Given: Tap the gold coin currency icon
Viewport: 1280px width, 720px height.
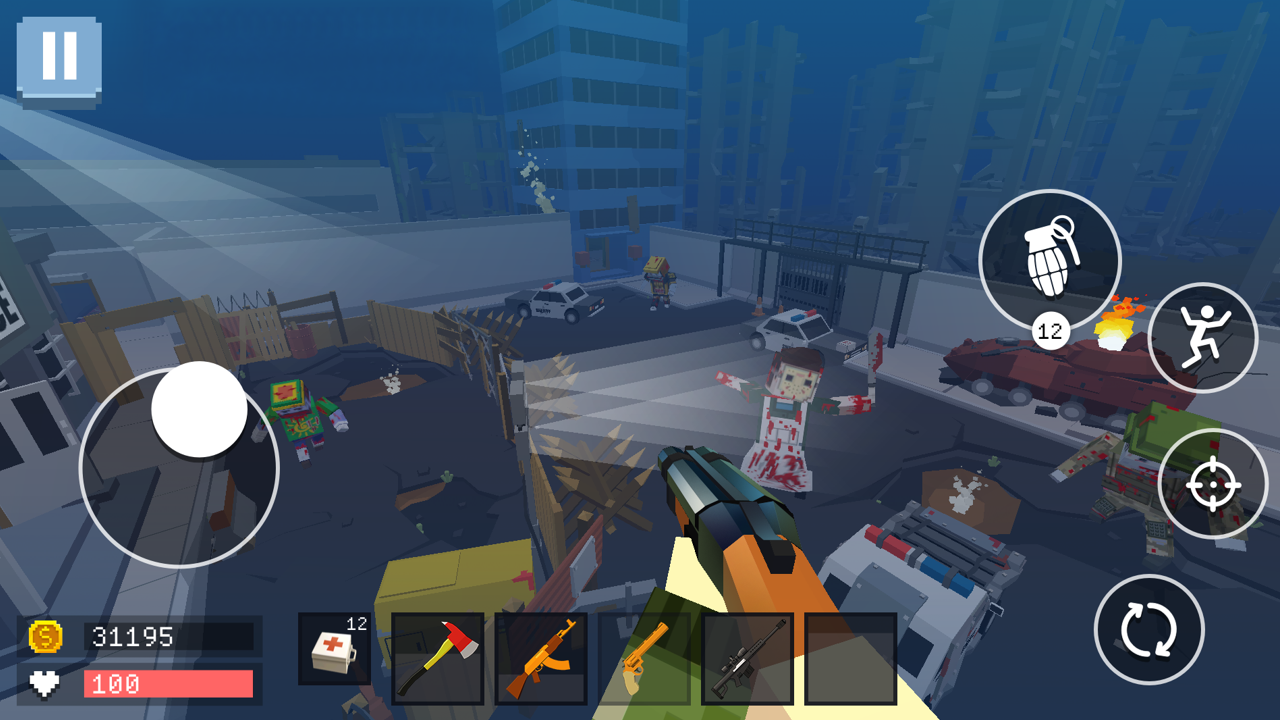Looking at the screenshot, I should (47, 637).
